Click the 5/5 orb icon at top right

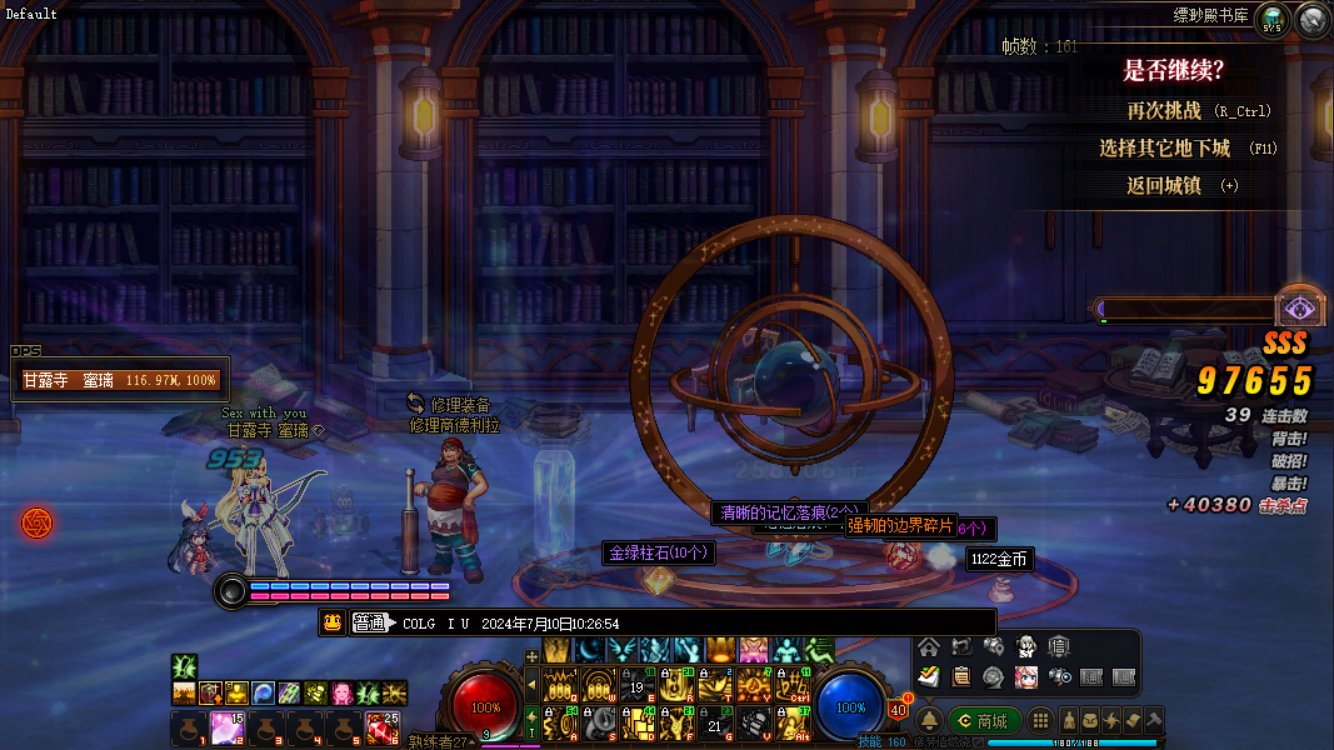[1272, 18]
